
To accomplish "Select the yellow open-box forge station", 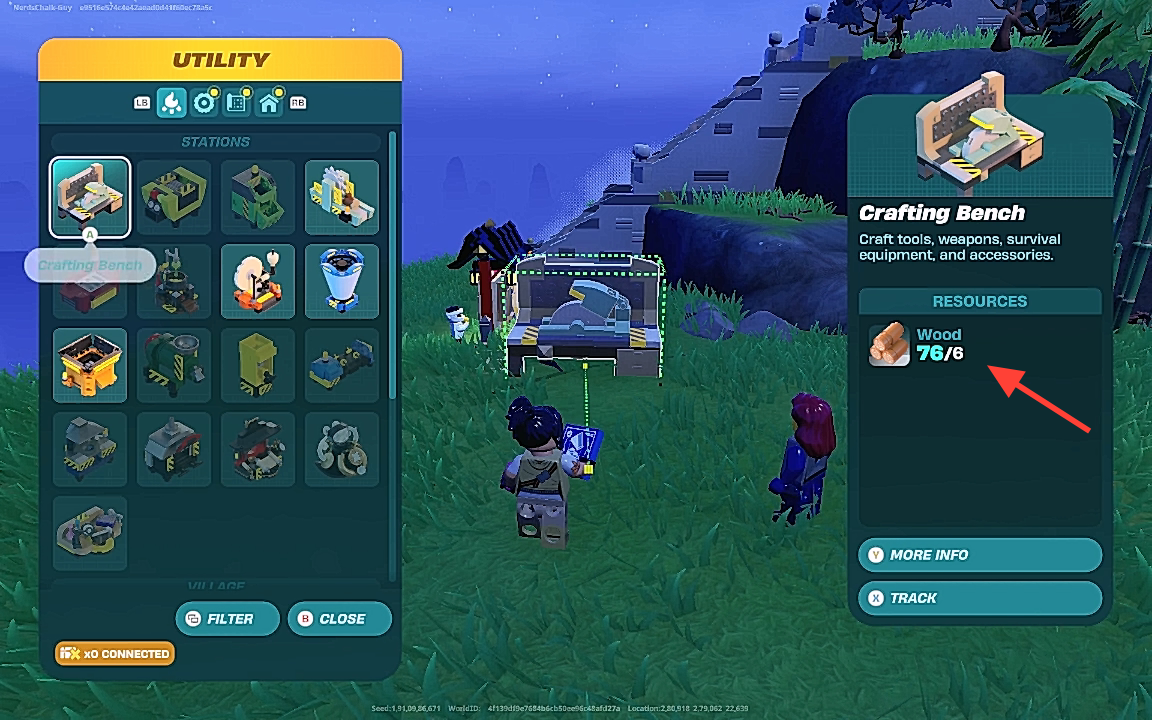I will pos(90,365).
